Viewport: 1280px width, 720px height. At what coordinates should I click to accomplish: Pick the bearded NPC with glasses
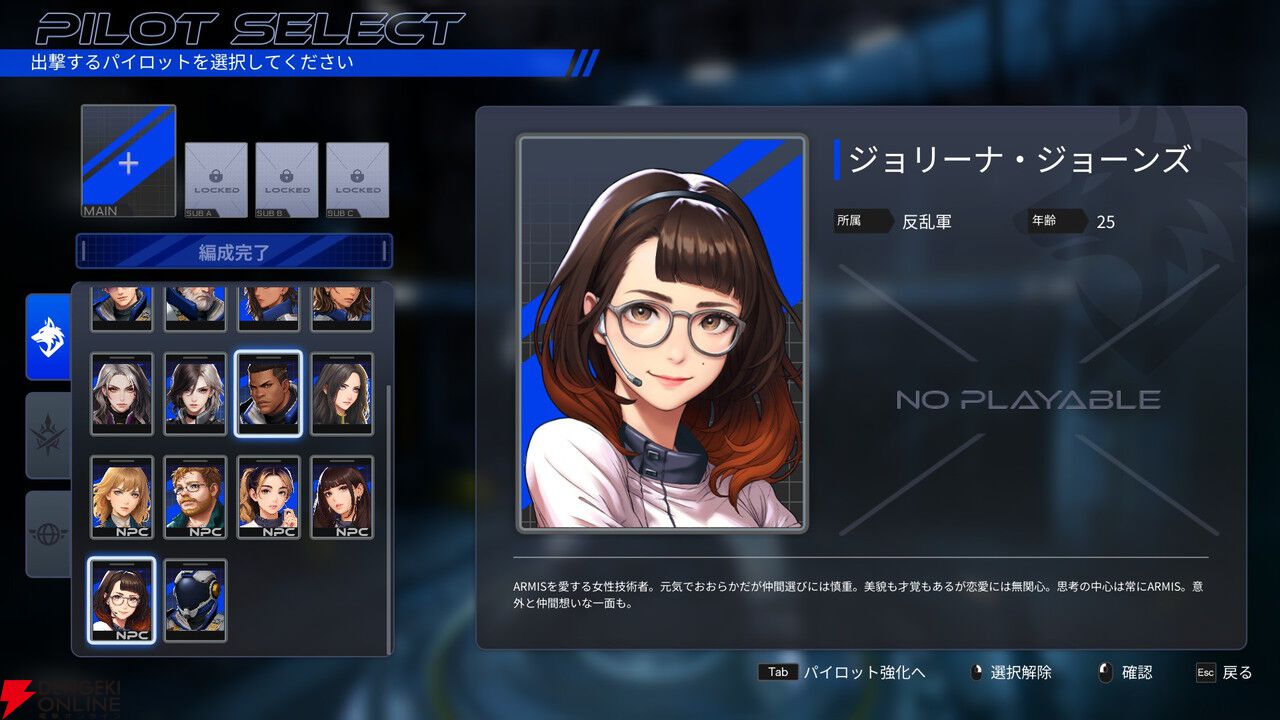tap(195, 497)
